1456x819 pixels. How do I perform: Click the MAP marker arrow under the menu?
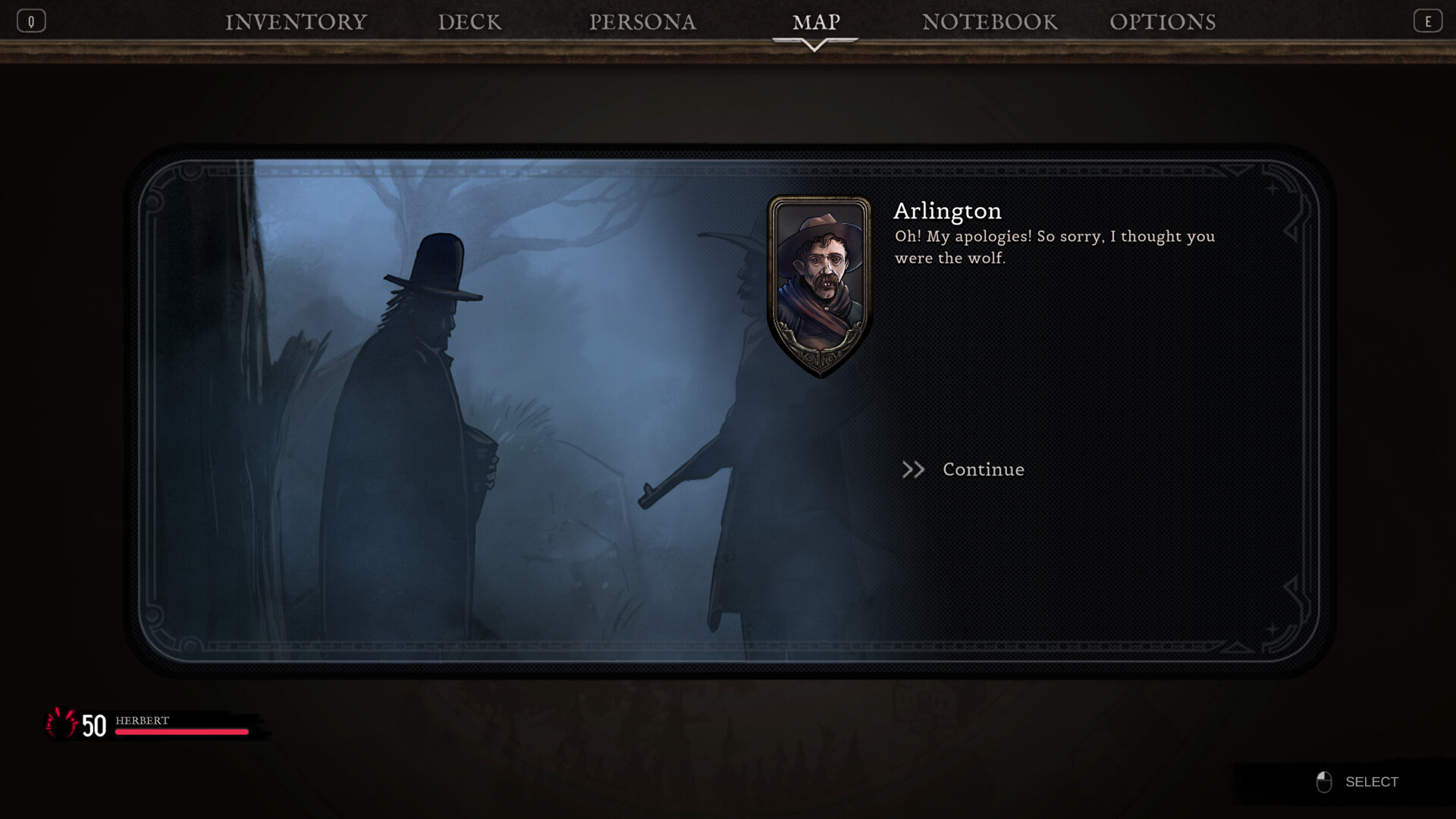click(x=815, y=43)
